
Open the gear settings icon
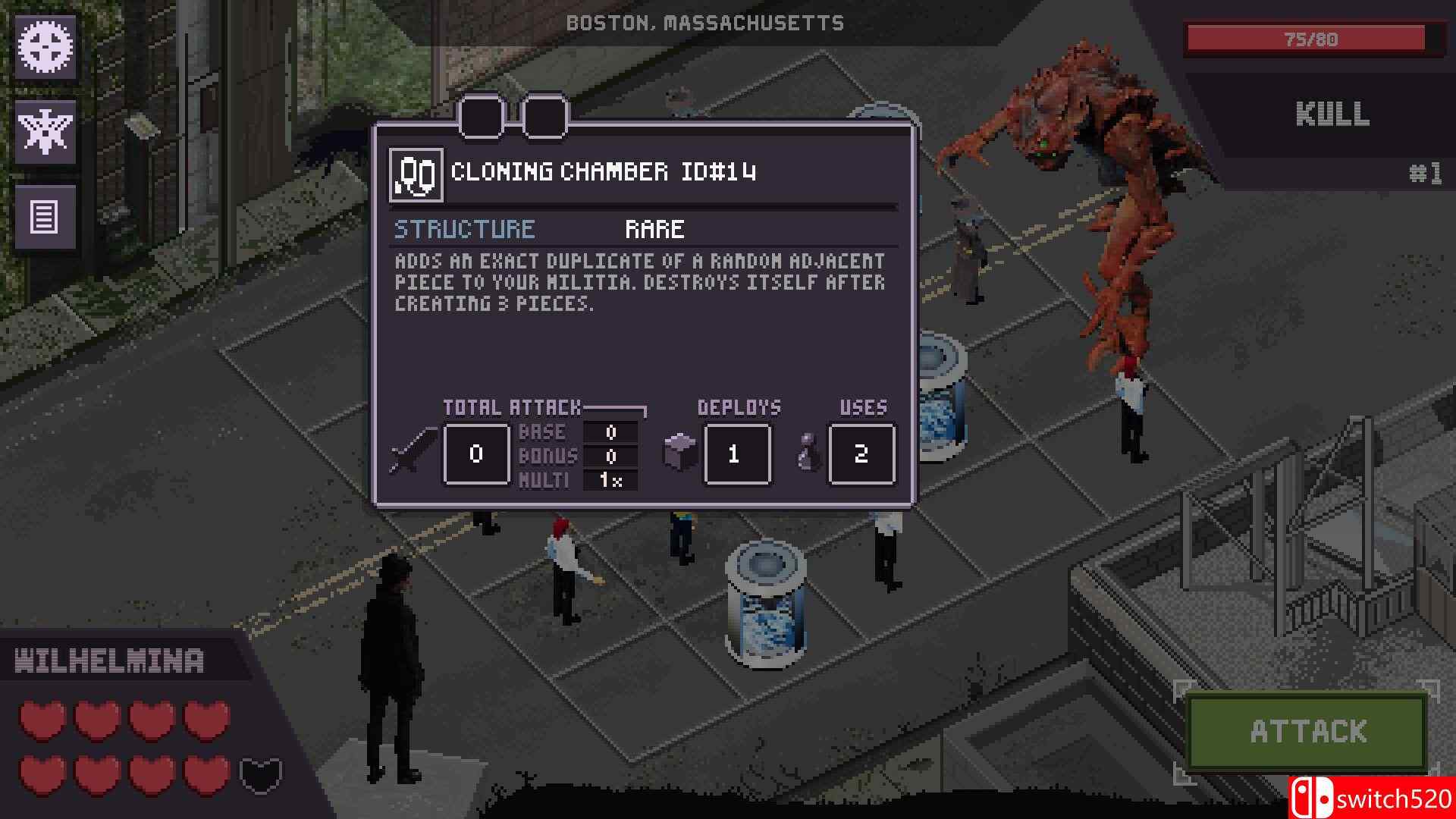coord(45,47)
